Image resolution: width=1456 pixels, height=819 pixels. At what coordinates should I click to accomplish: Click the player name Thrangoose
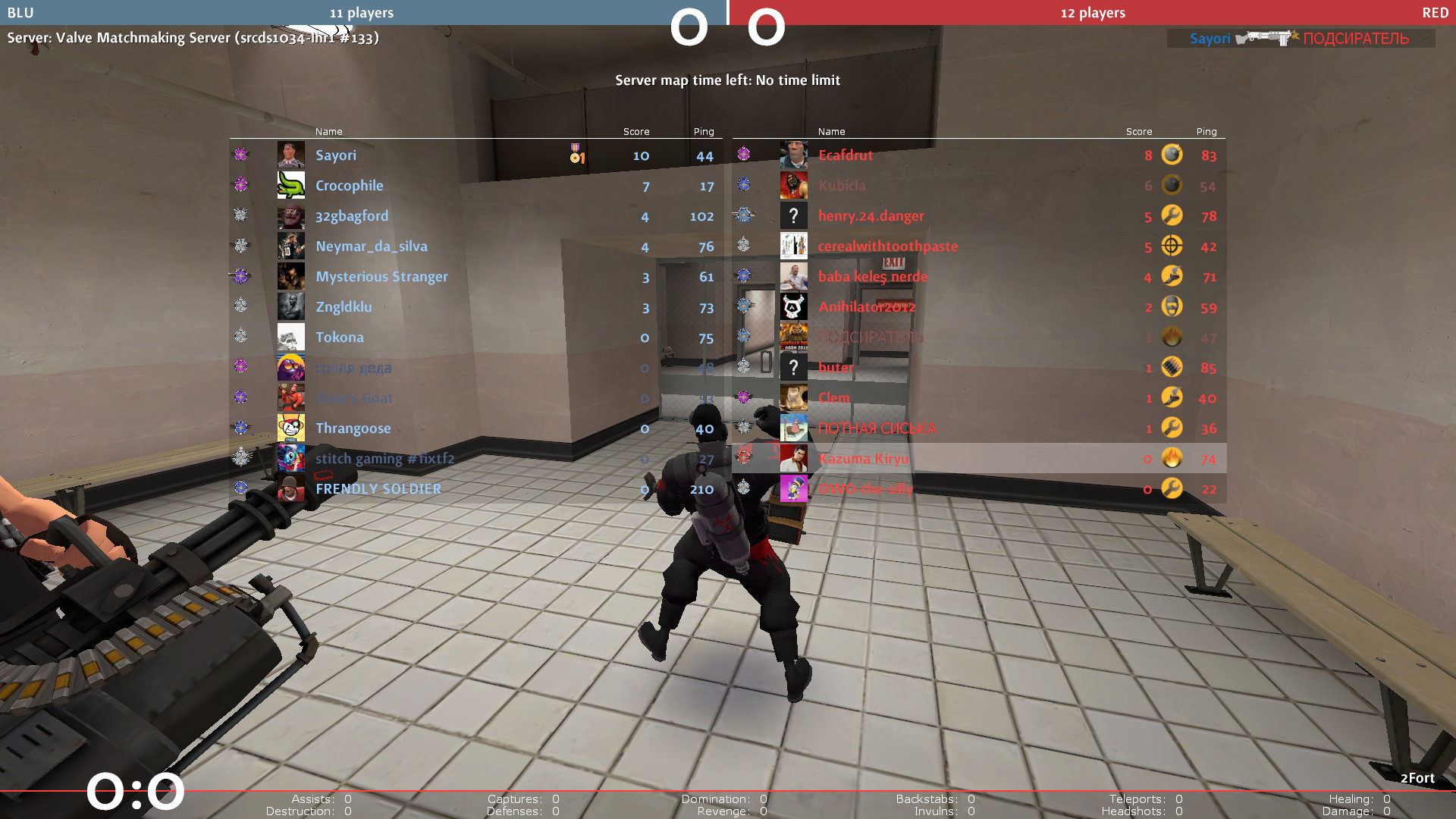353,428
